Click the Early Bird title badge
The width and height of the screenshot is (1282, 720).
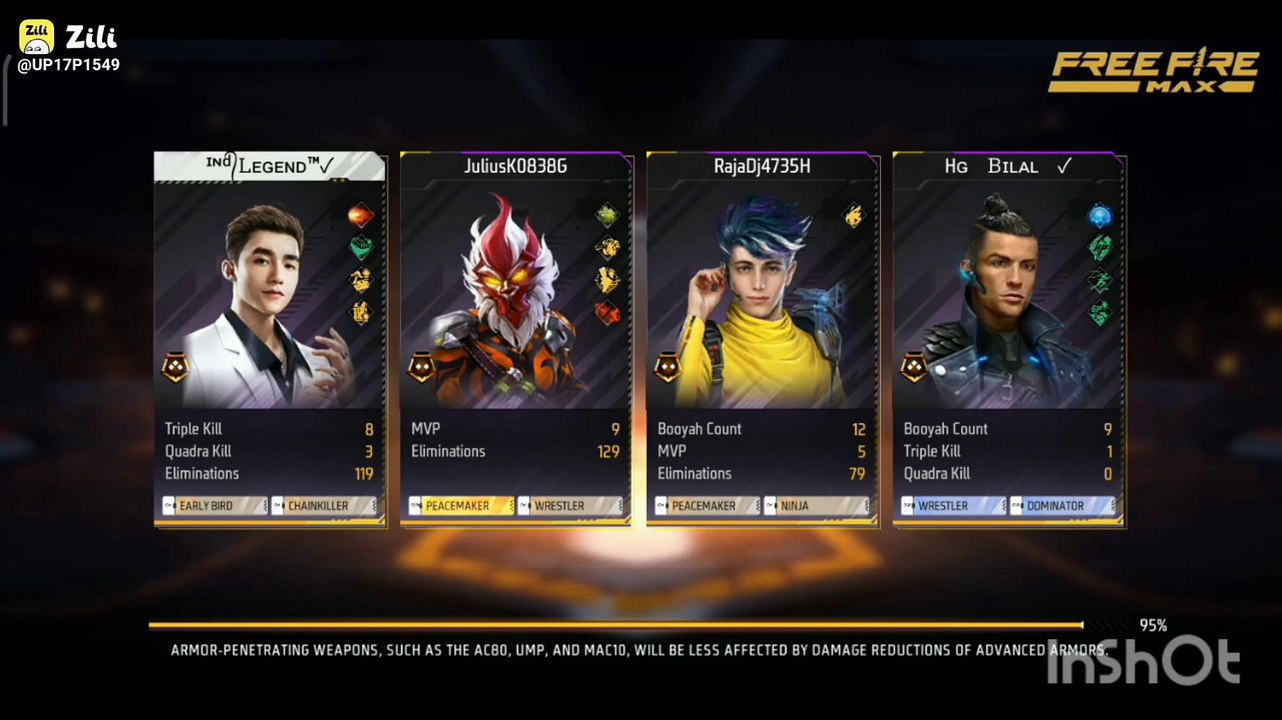coord(214,506)
